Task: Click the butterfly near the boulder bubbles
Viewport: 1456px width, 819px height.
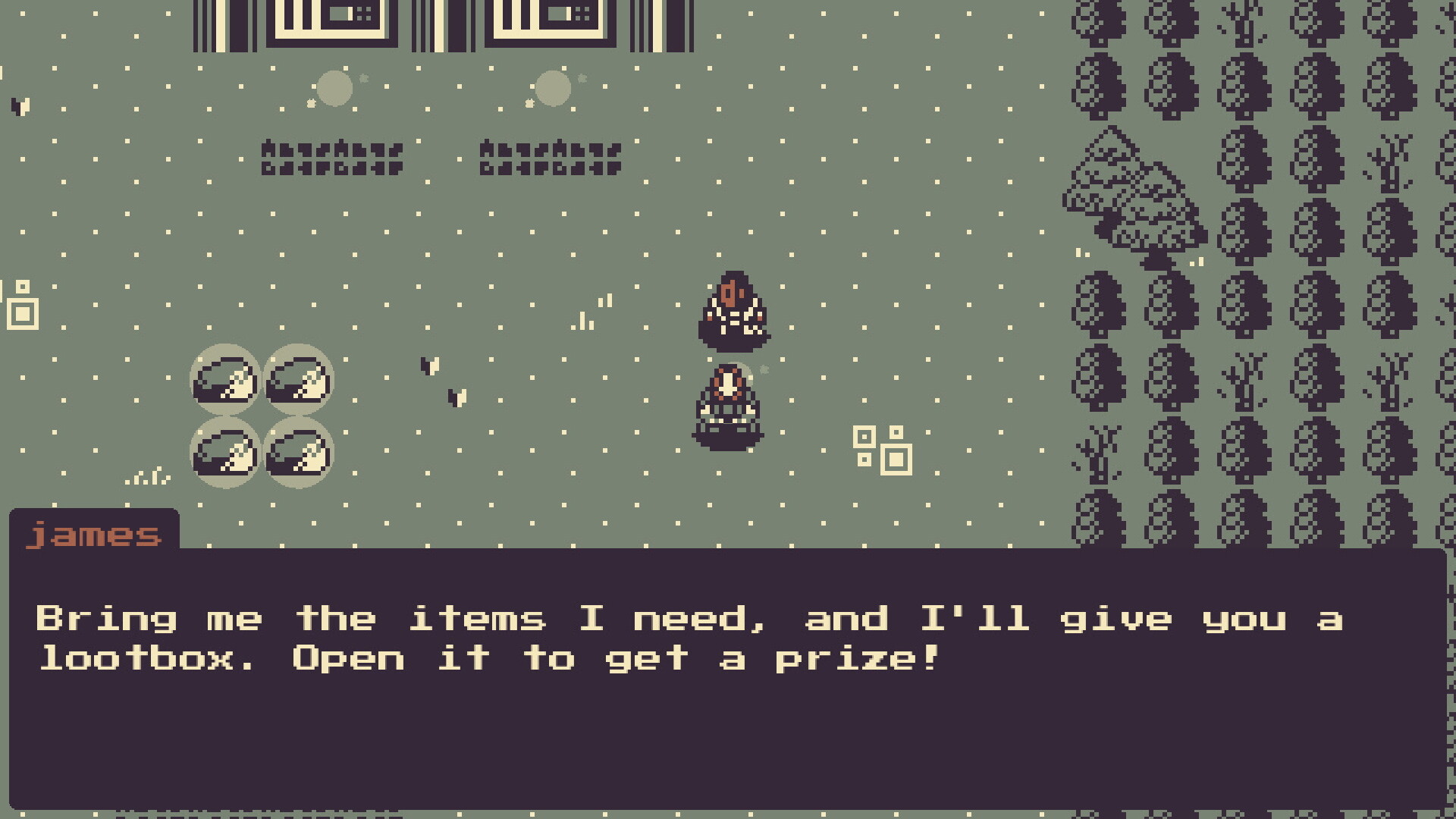Action: pyautogui.click(x=430, y=366)
